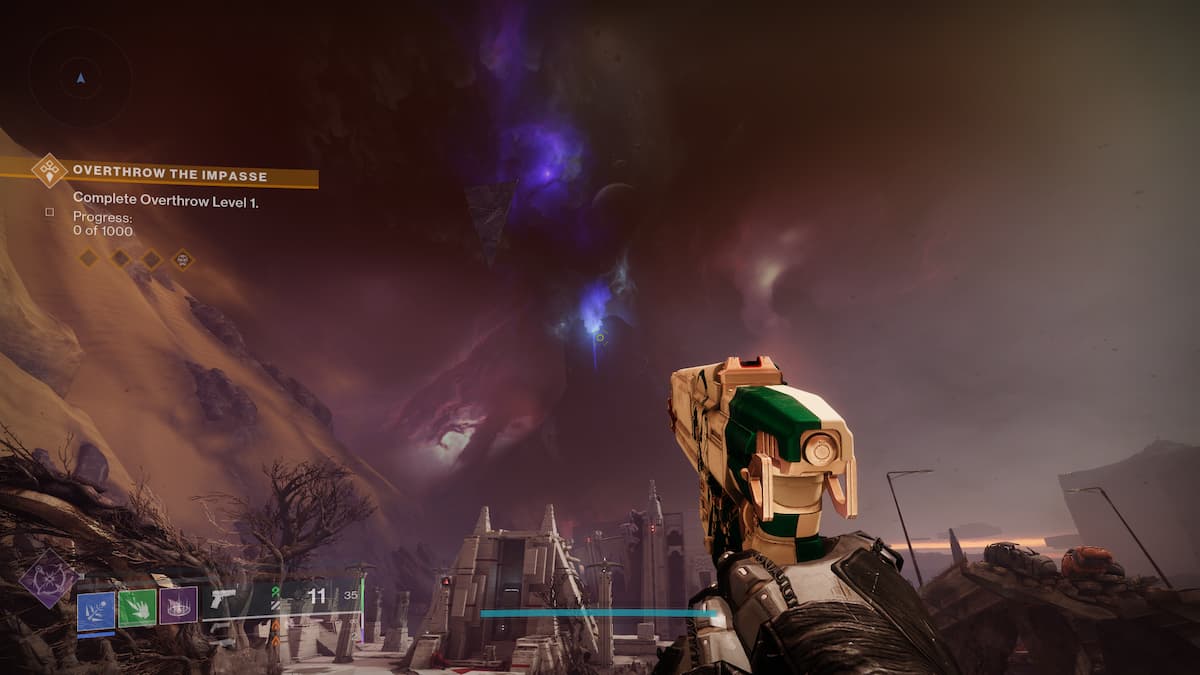Viewport: 1200px width, 675px height.
Task: Use the blue grenade ability icon
Action: pyautogui.click(x=96, y=609)
